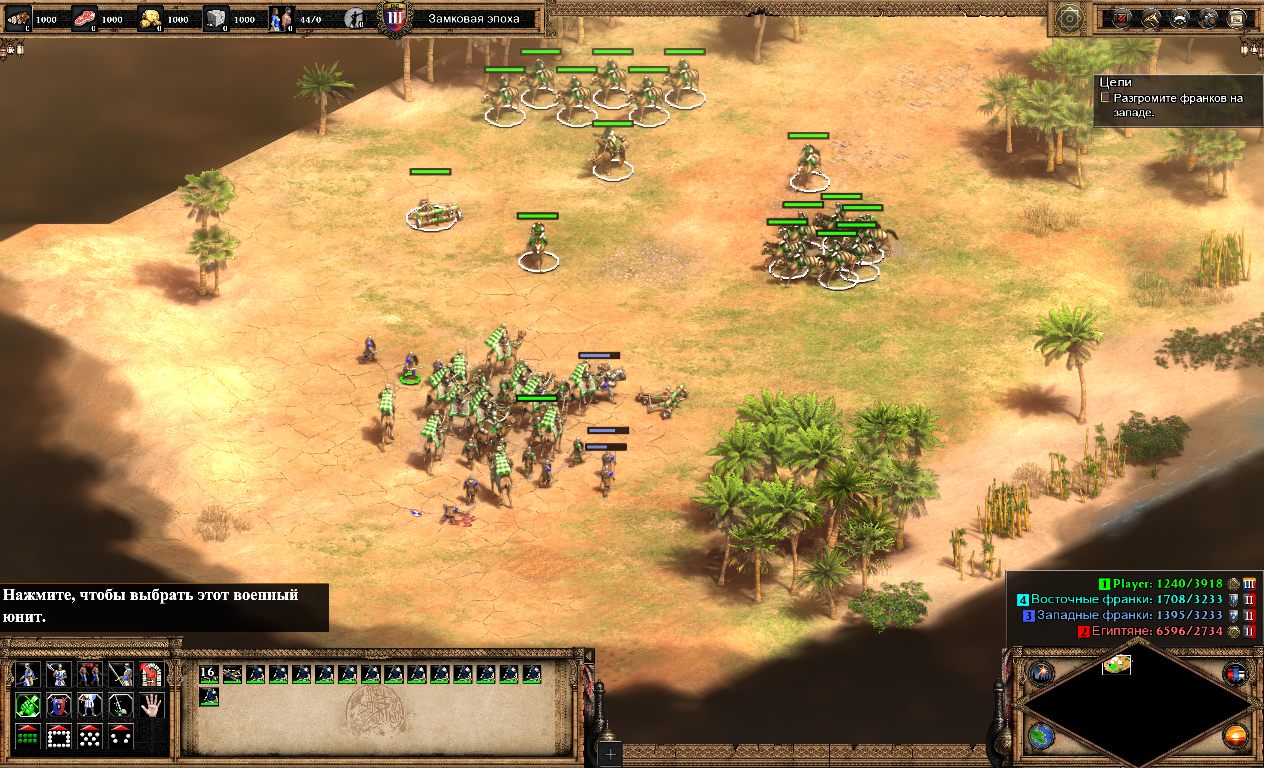Click the sunset minimap button

click(x=1236, y=737)
